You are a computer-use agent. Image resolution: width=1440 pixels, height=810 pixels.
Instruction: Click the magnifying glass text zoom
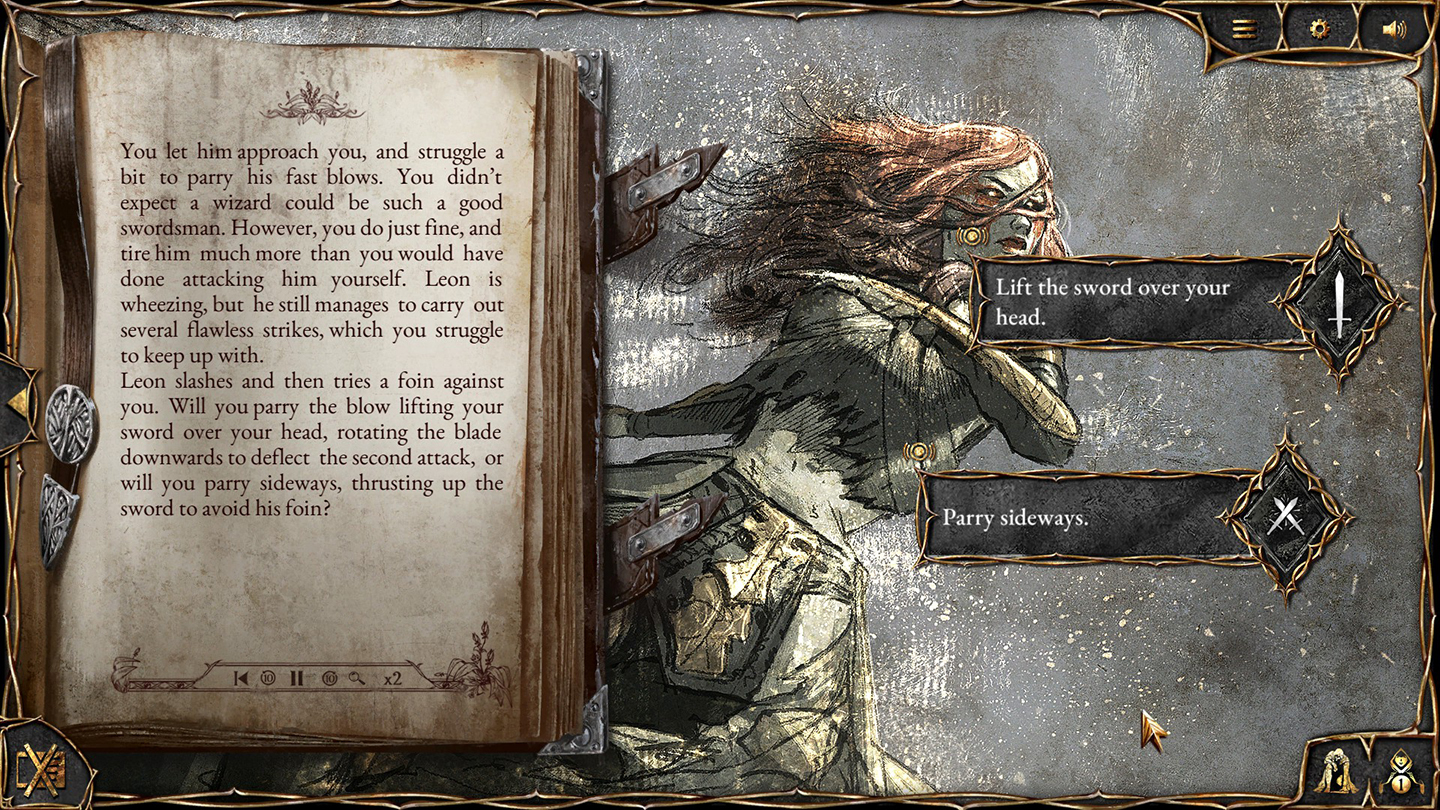[356, 678]
